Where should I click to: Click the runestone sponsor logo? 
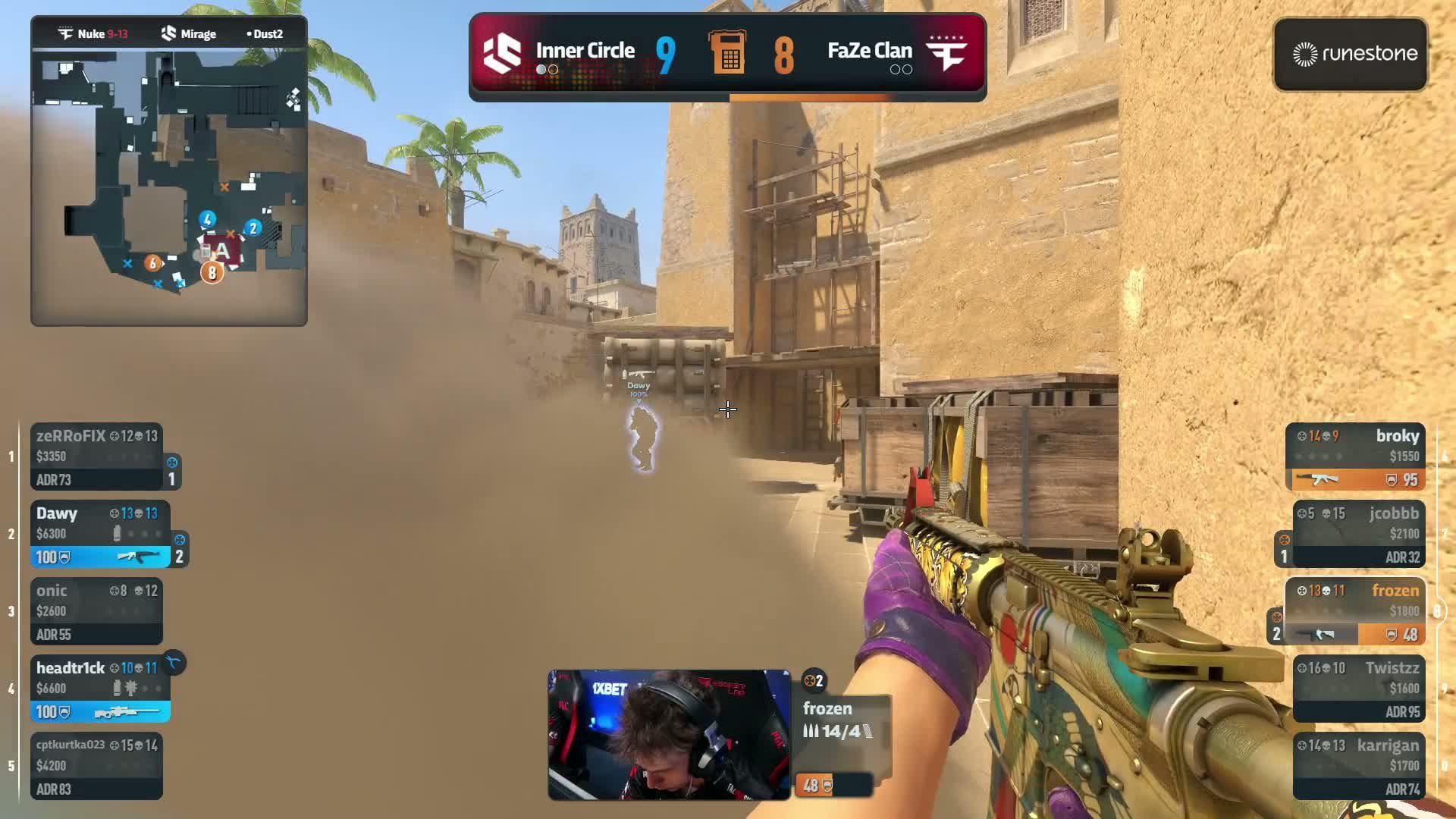(1351, 54)
